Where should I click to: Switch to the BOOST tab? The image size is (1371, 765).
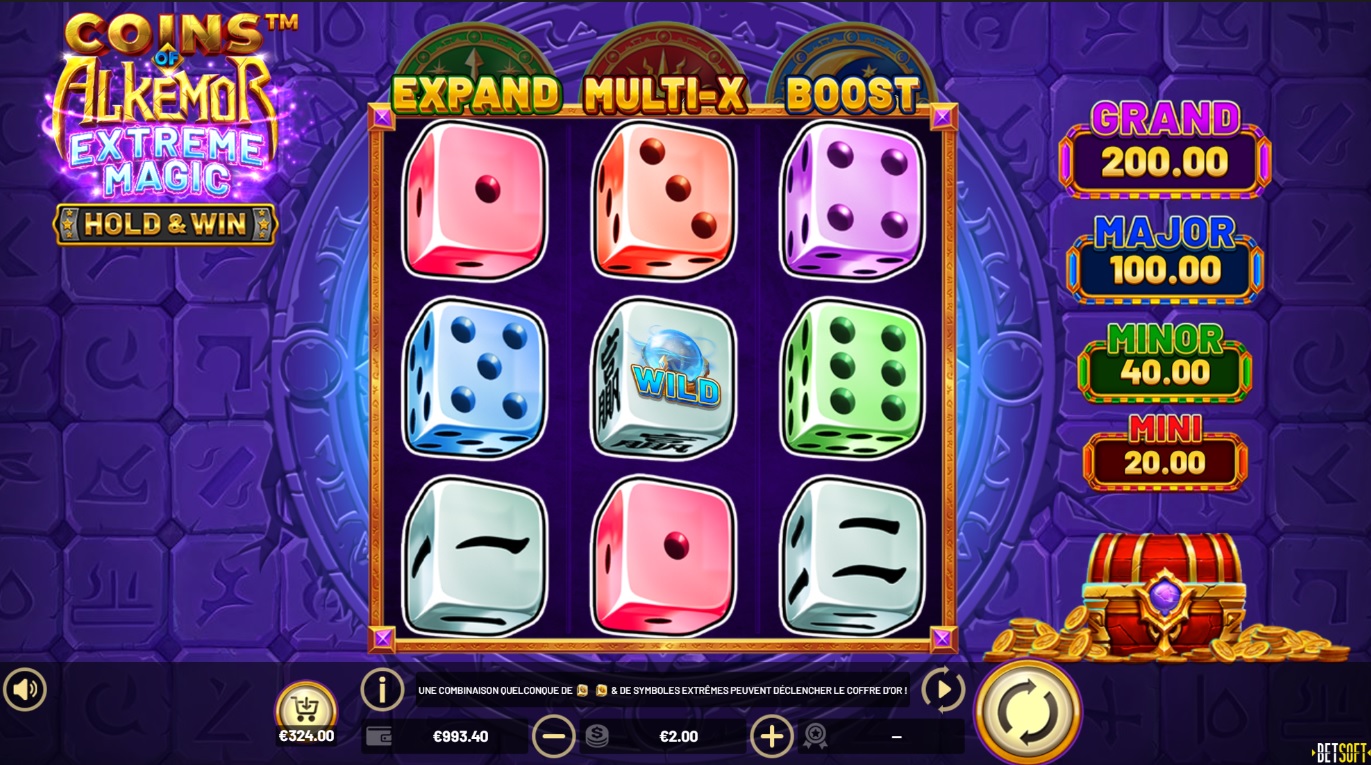pos(850,94)
